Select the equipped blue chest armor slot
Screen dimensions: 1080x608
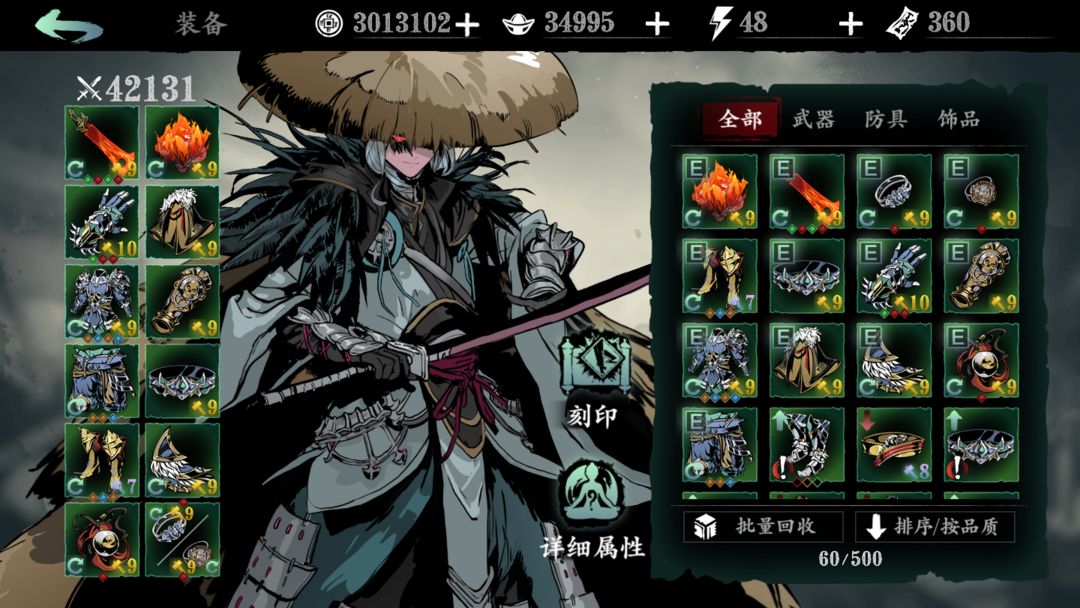(102, 300)
